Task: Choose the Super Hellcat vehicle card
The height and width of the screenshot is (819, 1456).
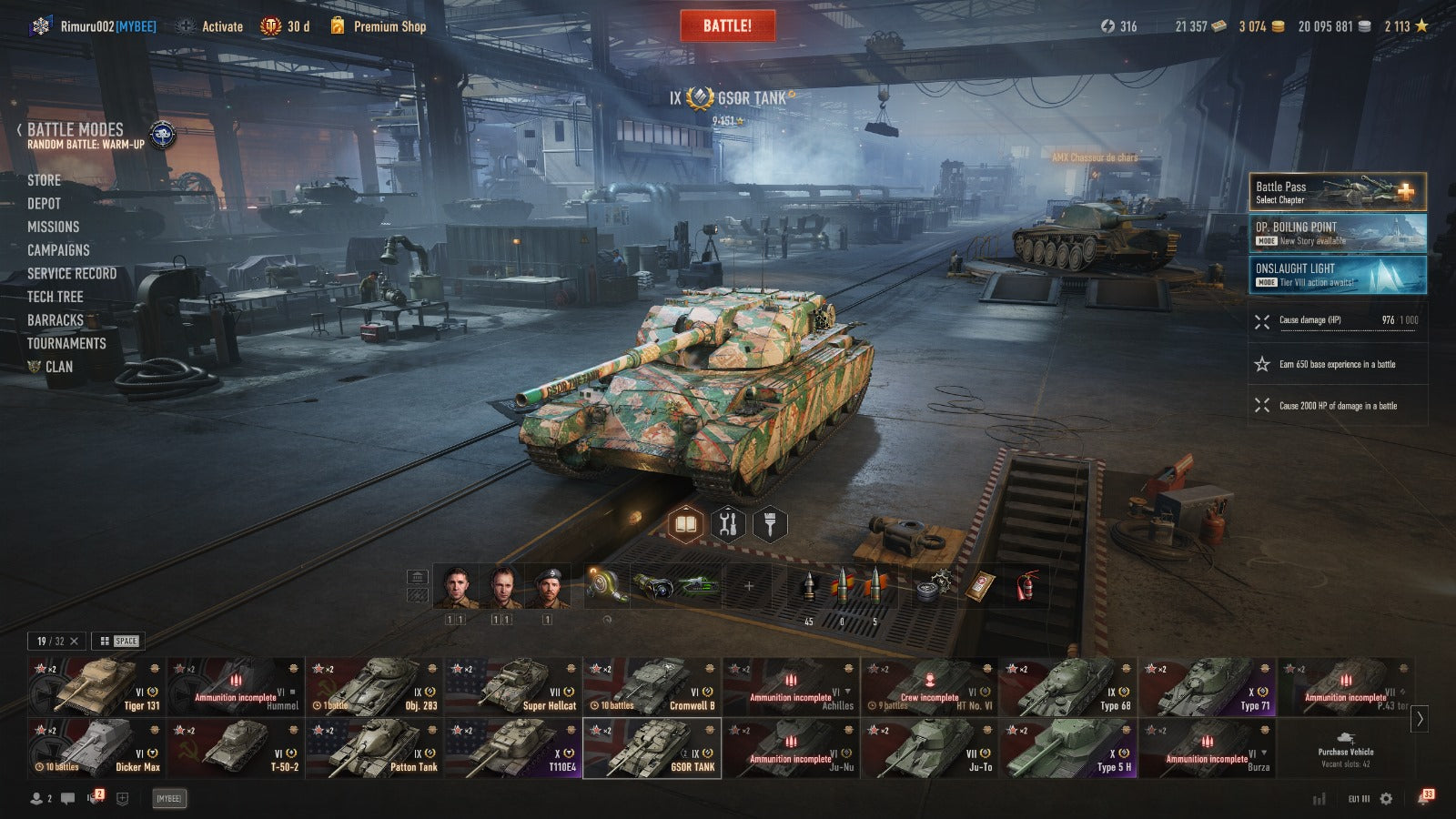Action: click(x=512, y=687)
